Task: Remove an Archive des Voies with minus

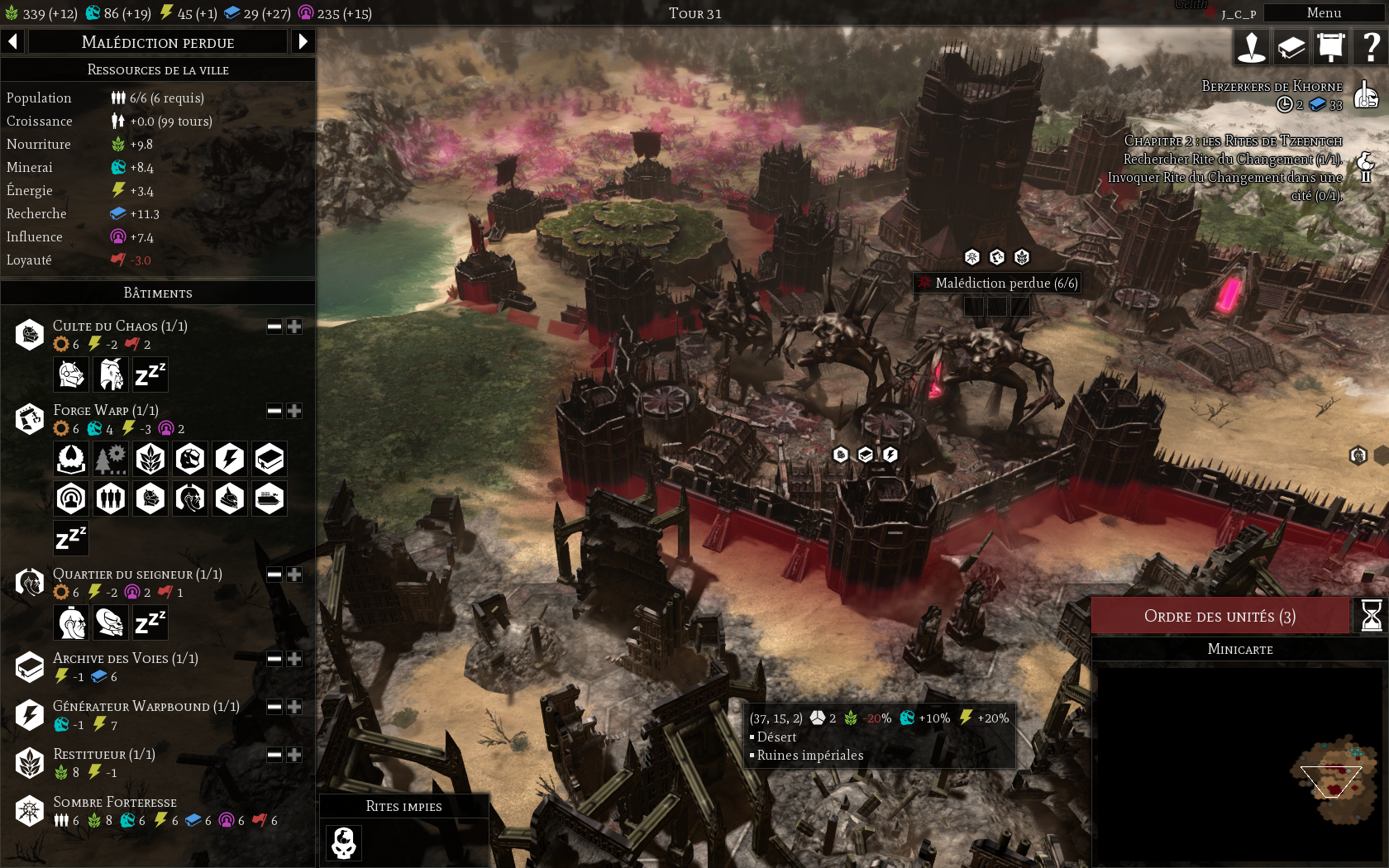Action: (x=274, y=659)
